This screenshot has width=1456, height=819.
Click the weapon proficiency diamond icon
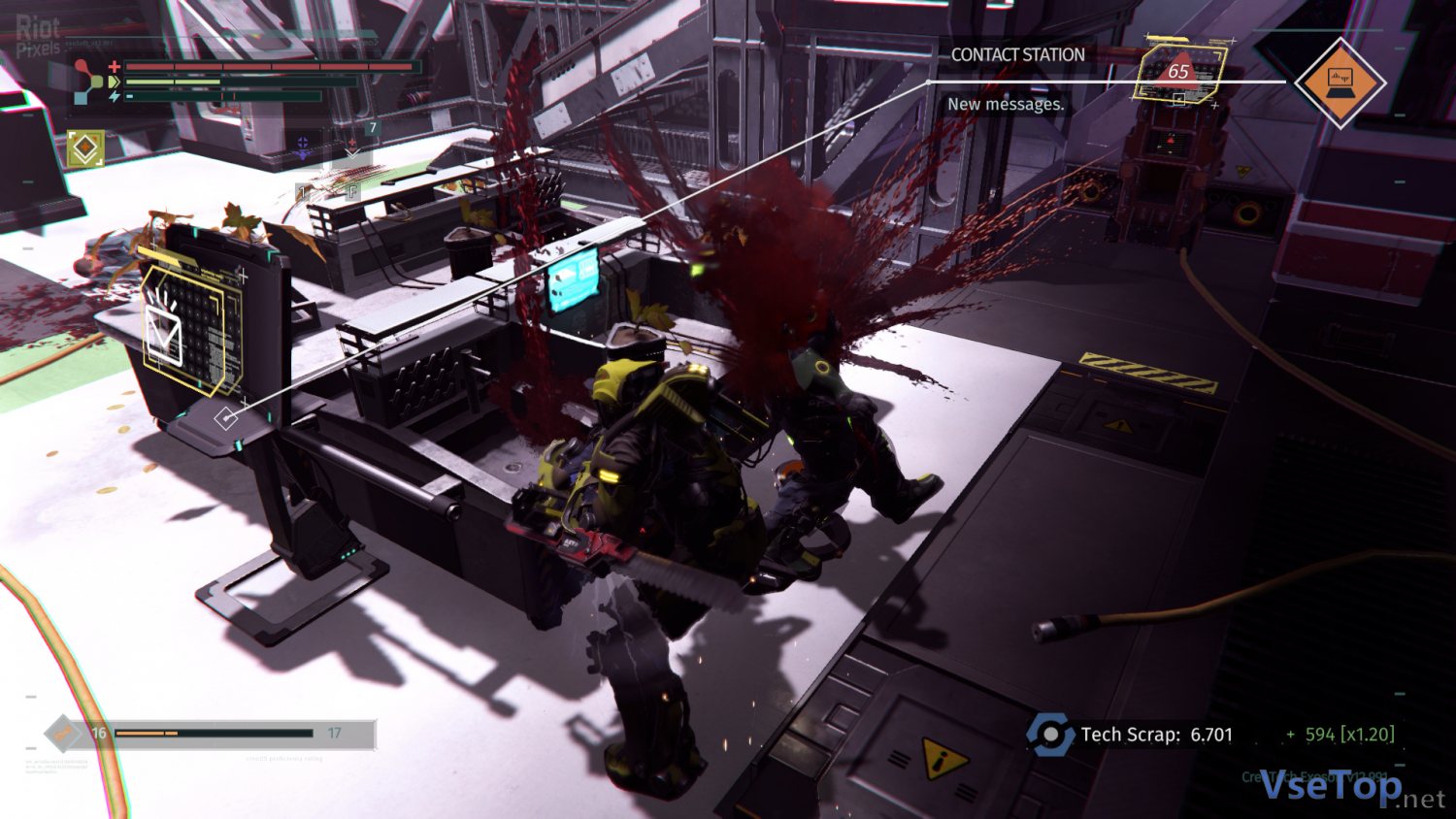pos(63,734)
